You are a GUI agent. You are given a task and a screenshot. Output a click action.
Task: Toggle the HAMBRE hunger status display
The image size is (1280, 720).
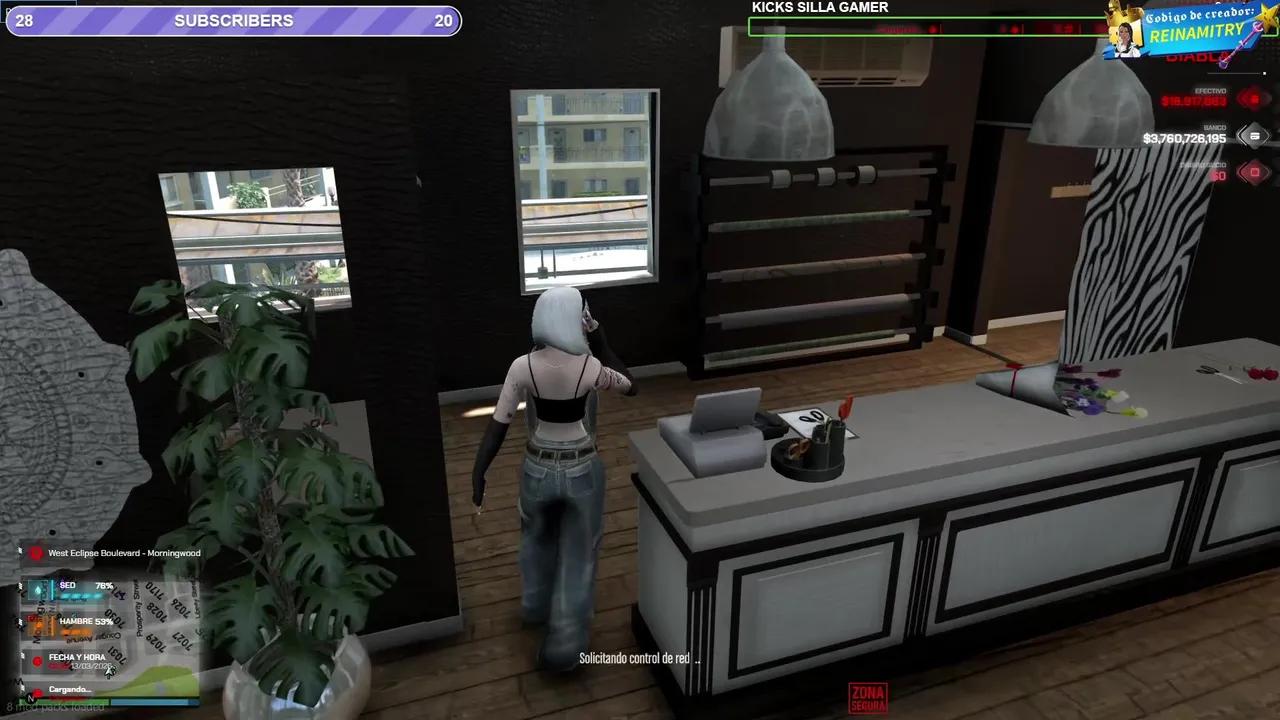85,621
